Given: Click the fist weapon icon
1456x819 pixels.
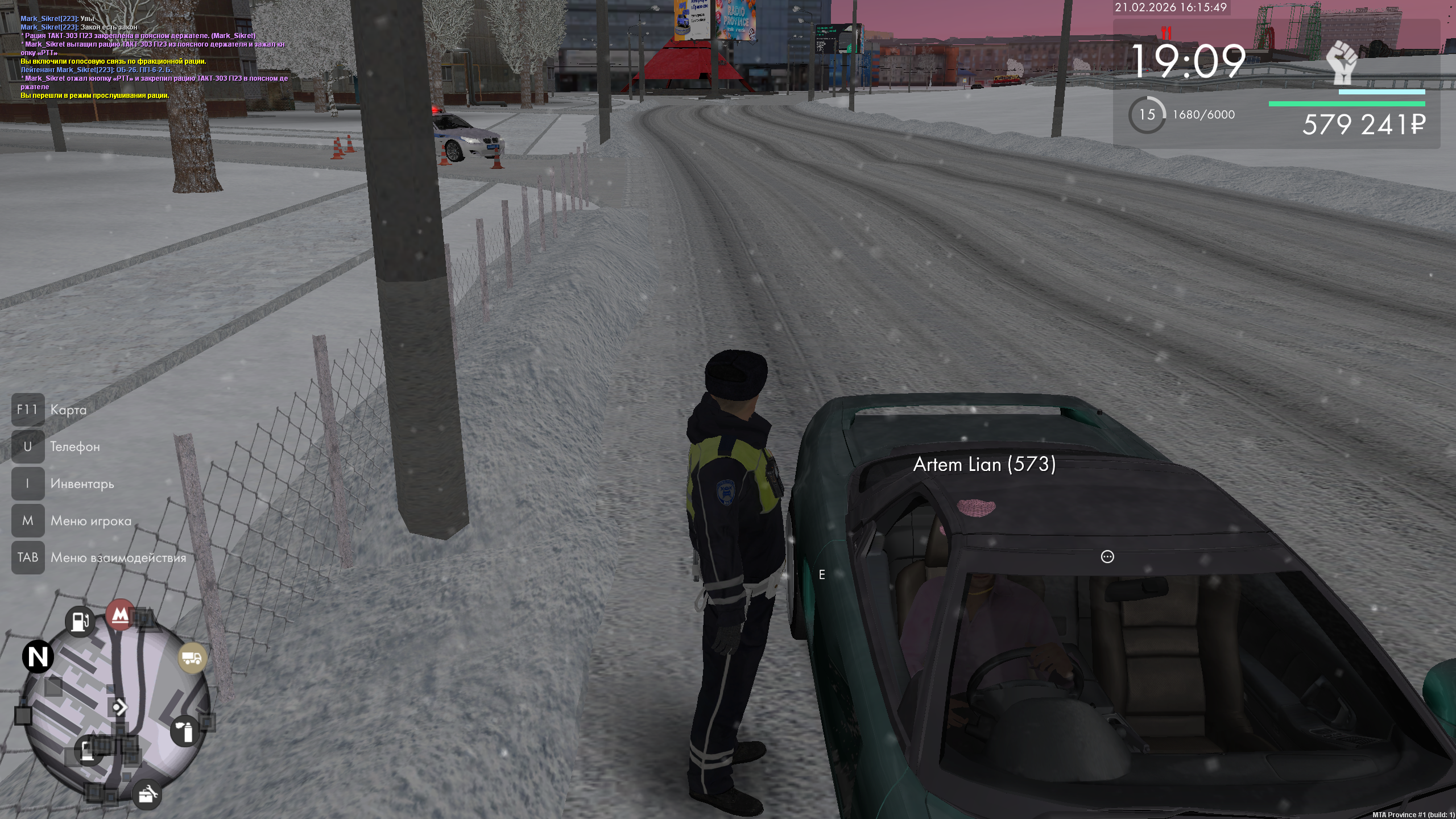Looking at the screenshot, I should point(1342,61).
